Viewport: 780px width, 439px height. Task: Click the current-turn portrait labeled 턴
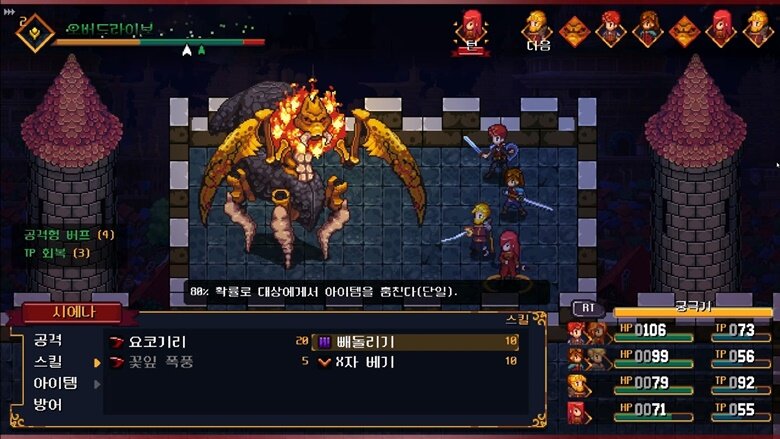(x=471, y=28)
